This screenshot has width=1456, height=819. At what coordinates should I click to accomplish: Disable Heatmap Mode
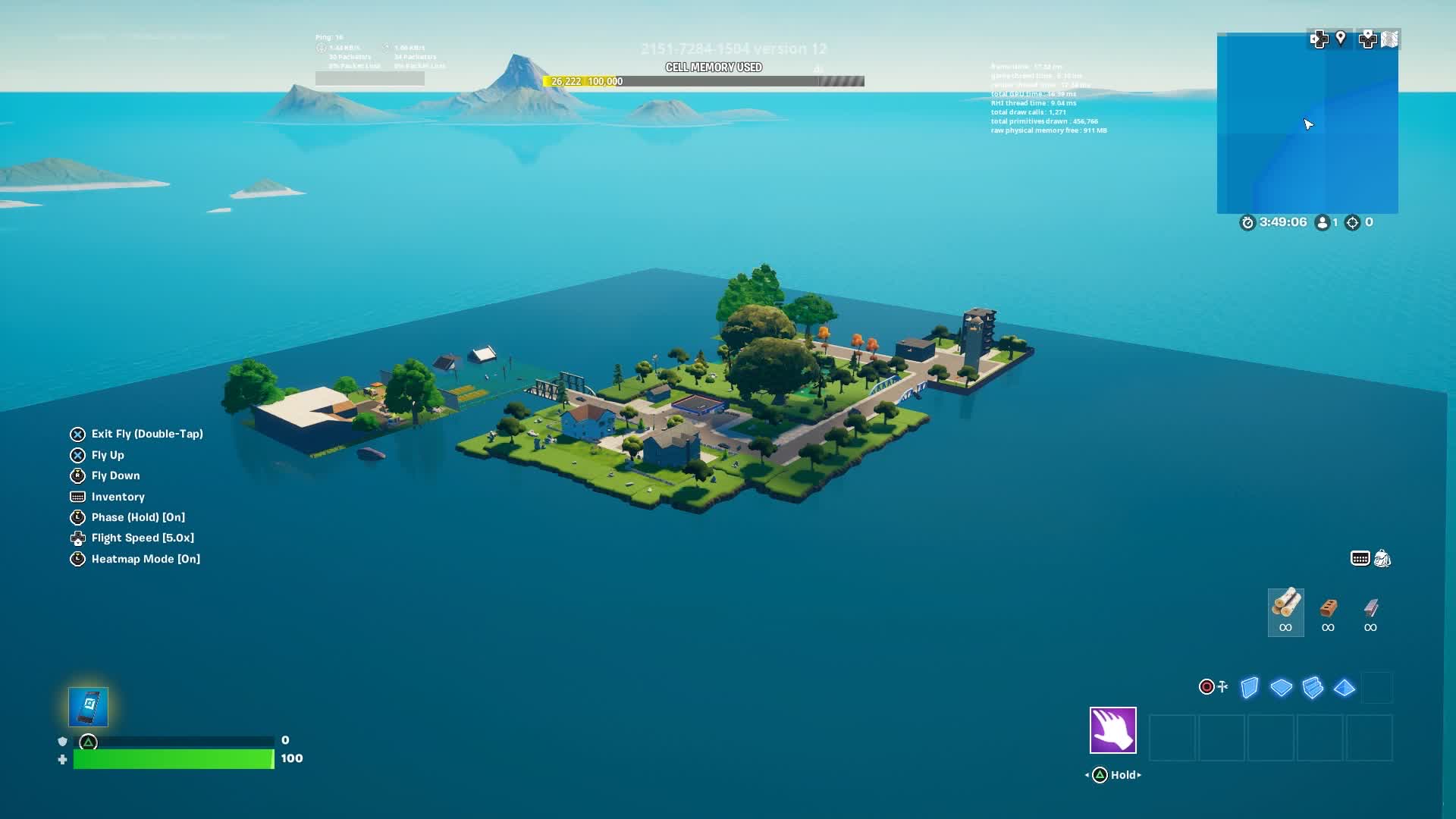pos(145,559)
